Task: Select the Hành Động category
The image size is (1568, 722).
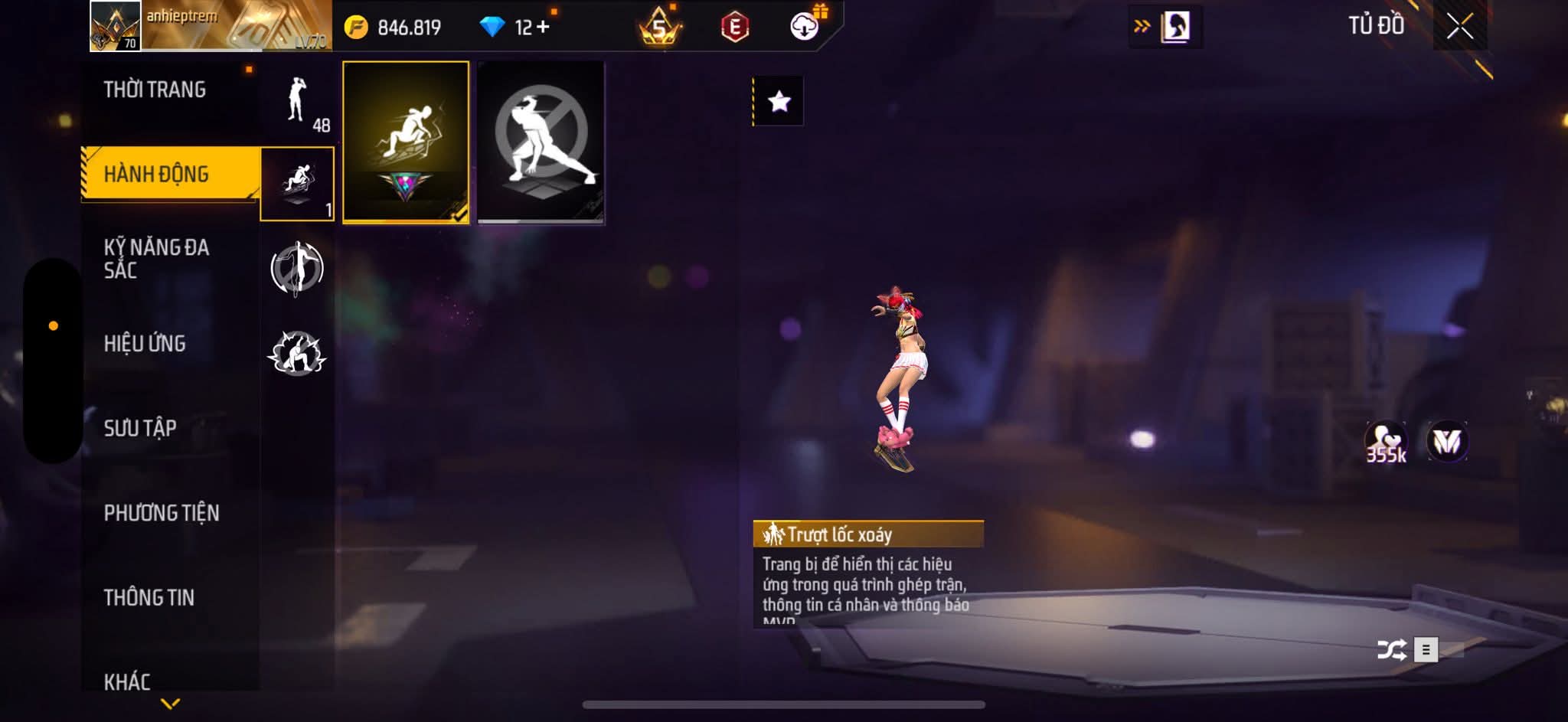Action: point(156,174)
